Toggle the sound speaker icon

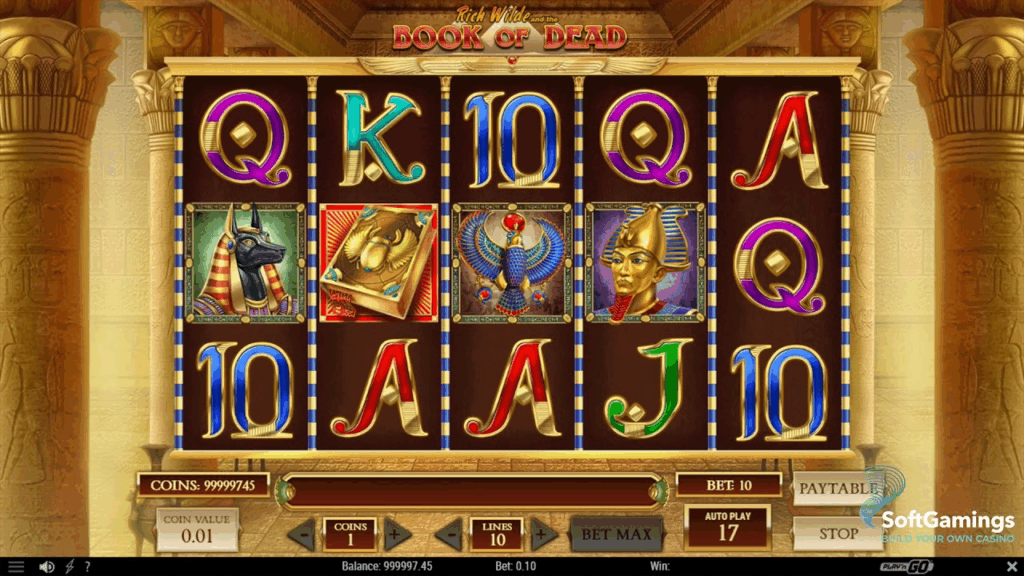click(x=46, y=567)
